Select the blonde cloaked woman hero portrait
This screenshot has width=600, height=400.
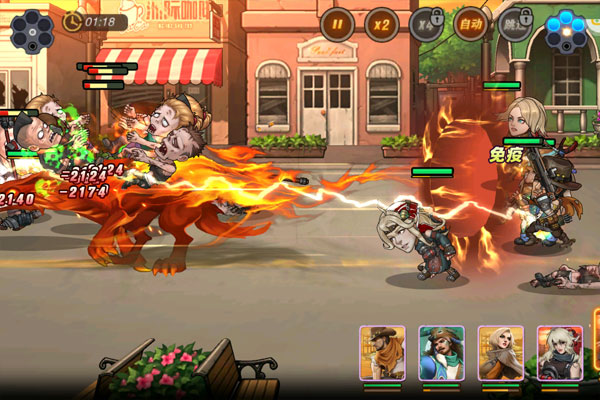(500, 353)
